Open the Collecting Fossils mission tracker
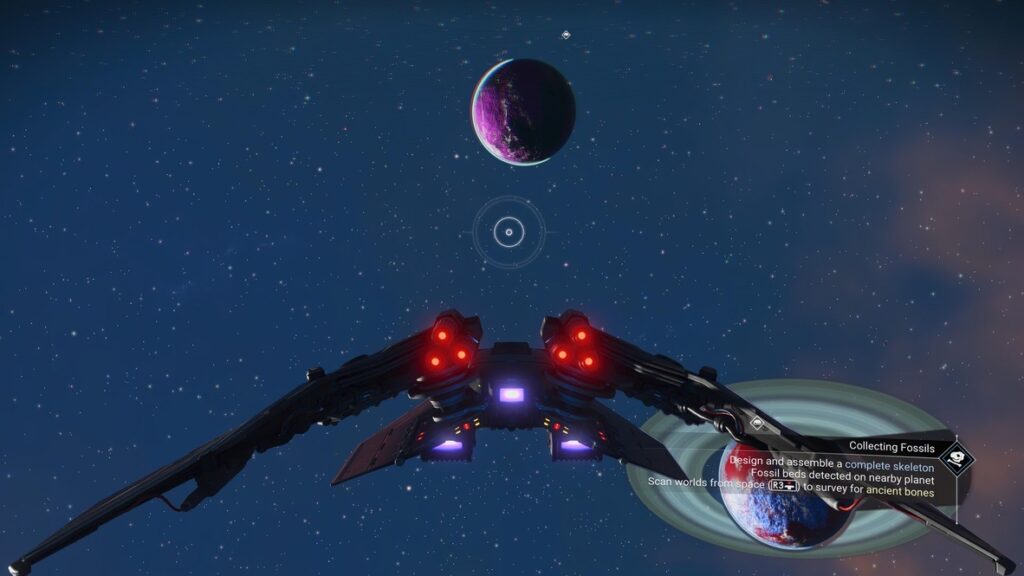 coord(891,447)
